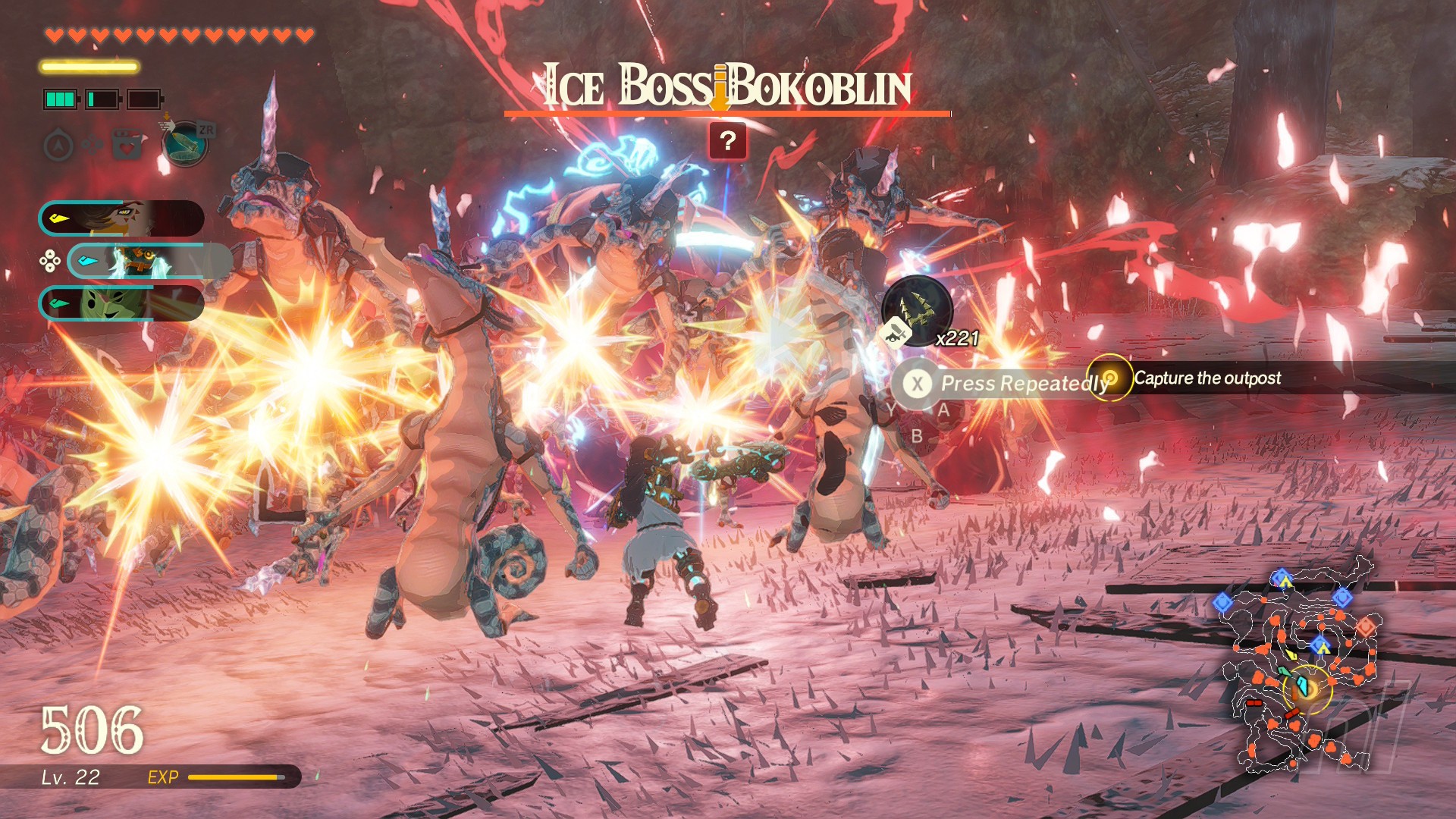Select the arrow bundle item icon
This screenshot has height=819, width=1456.
tap(918, 311)
